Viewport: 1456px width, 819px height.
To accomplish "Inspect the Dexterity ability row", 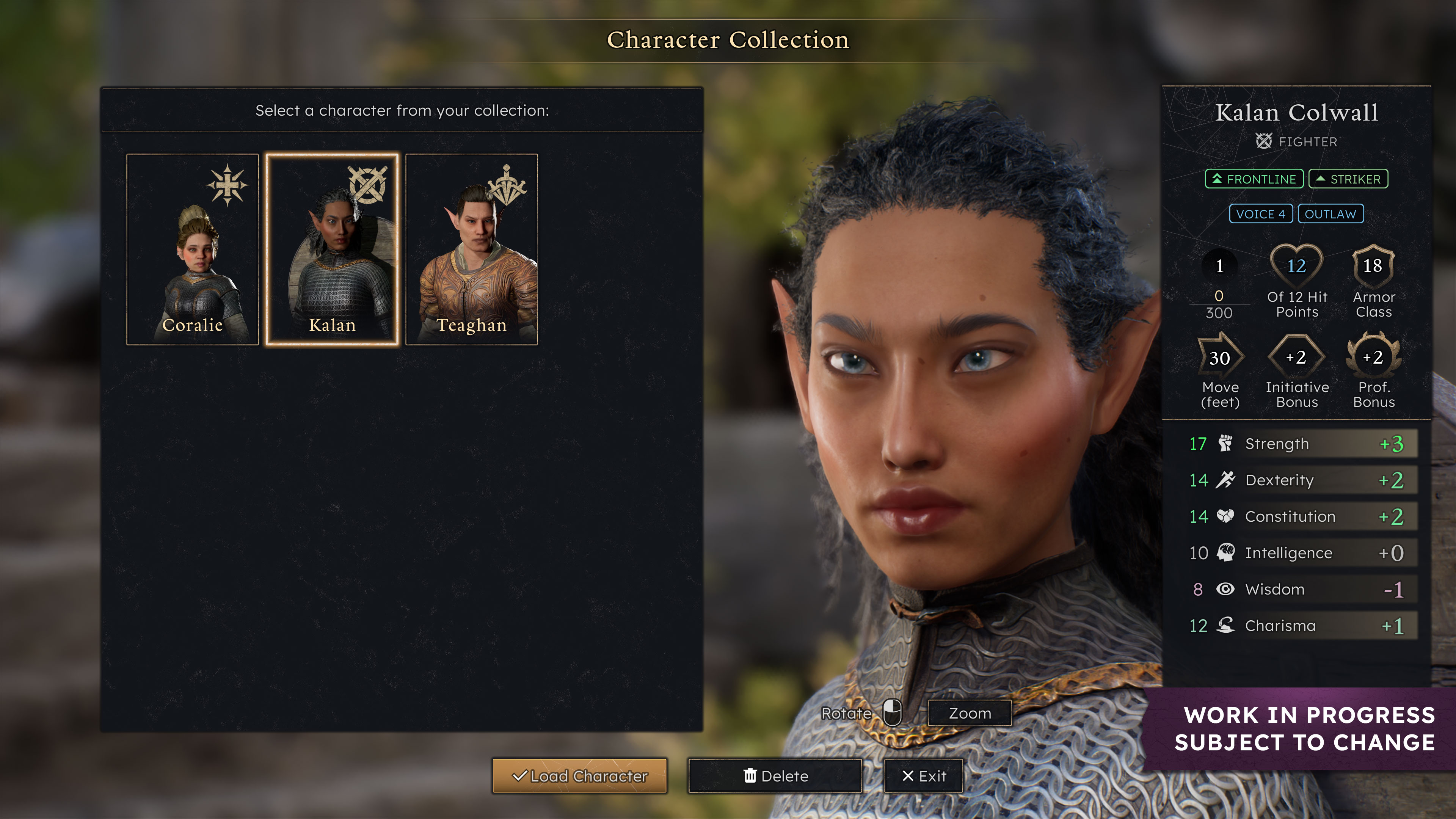I will [1297, 480].
